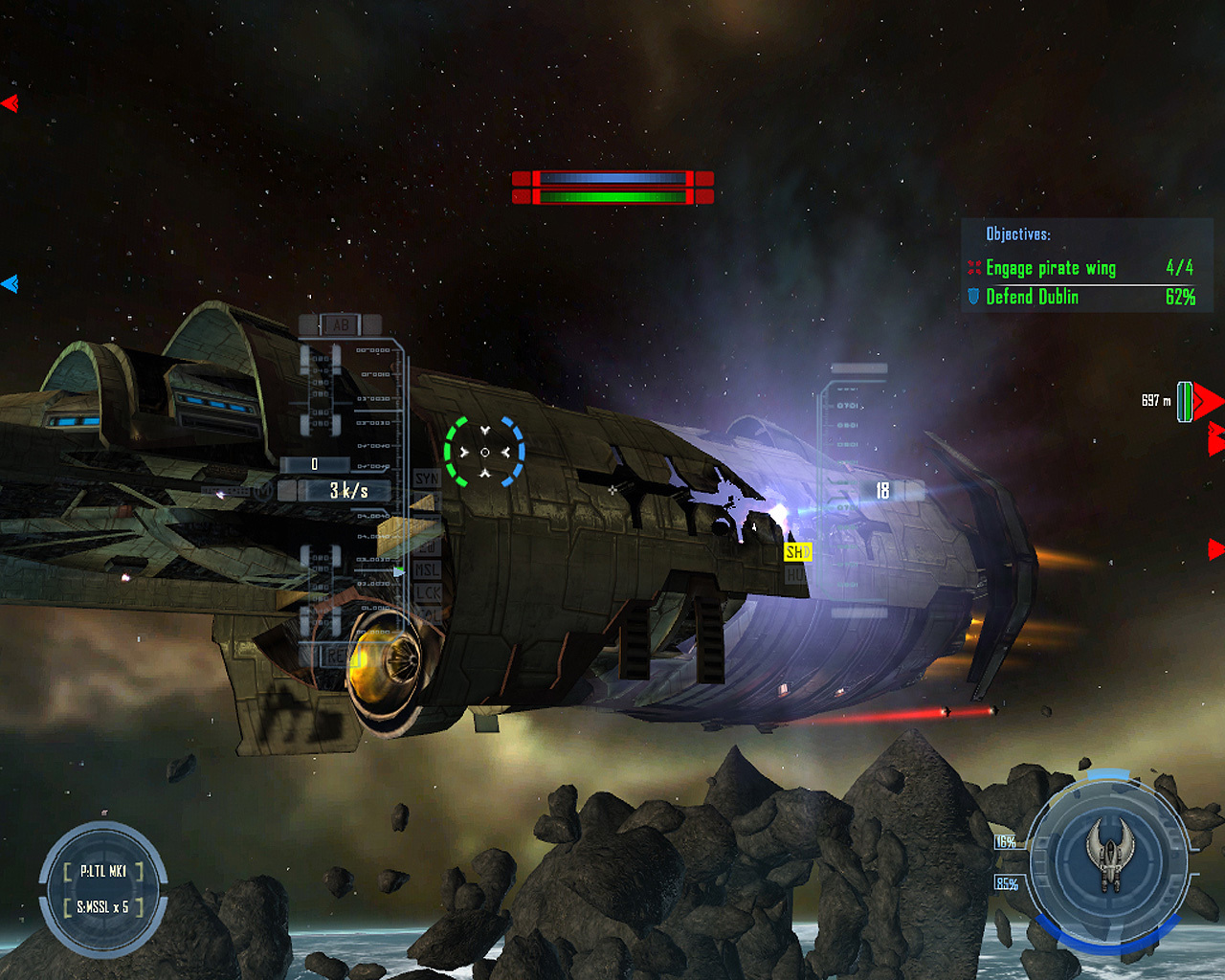Screen dimensions: 1225x980
Task: Click the blue offscreen ally arrow marker
Action: (10, 283)
